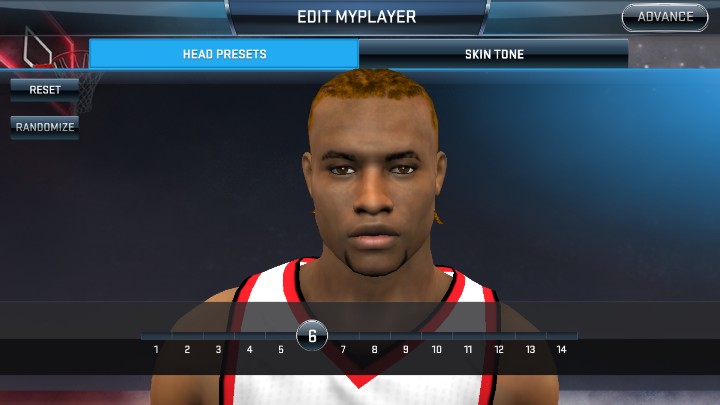Screen dimensions: 720x405
Task: Randomize the player's head
Action: tap(45, 128)
